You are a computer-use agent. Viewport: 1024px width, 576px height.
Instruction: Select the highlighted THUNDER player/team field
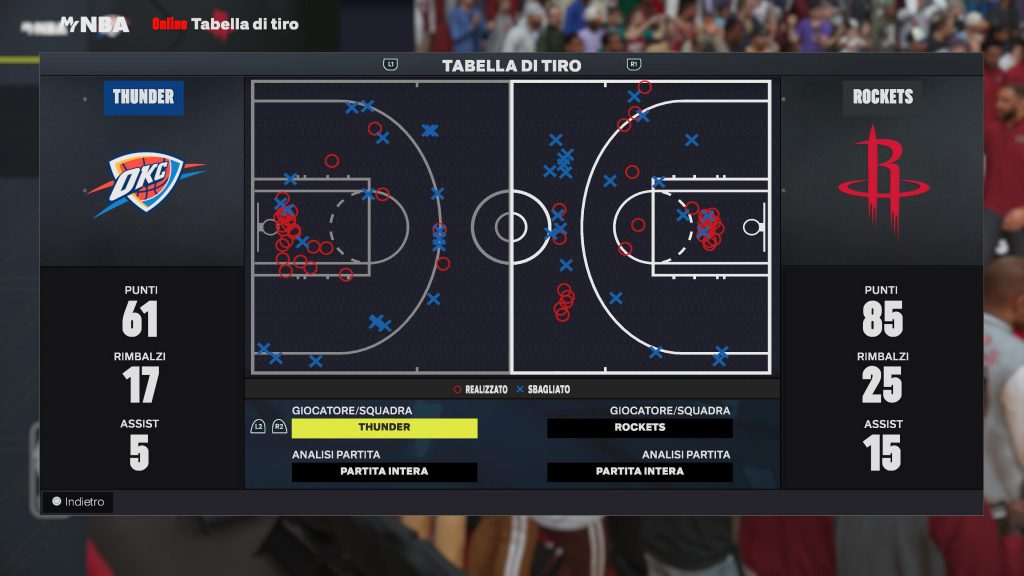[384, 428]
